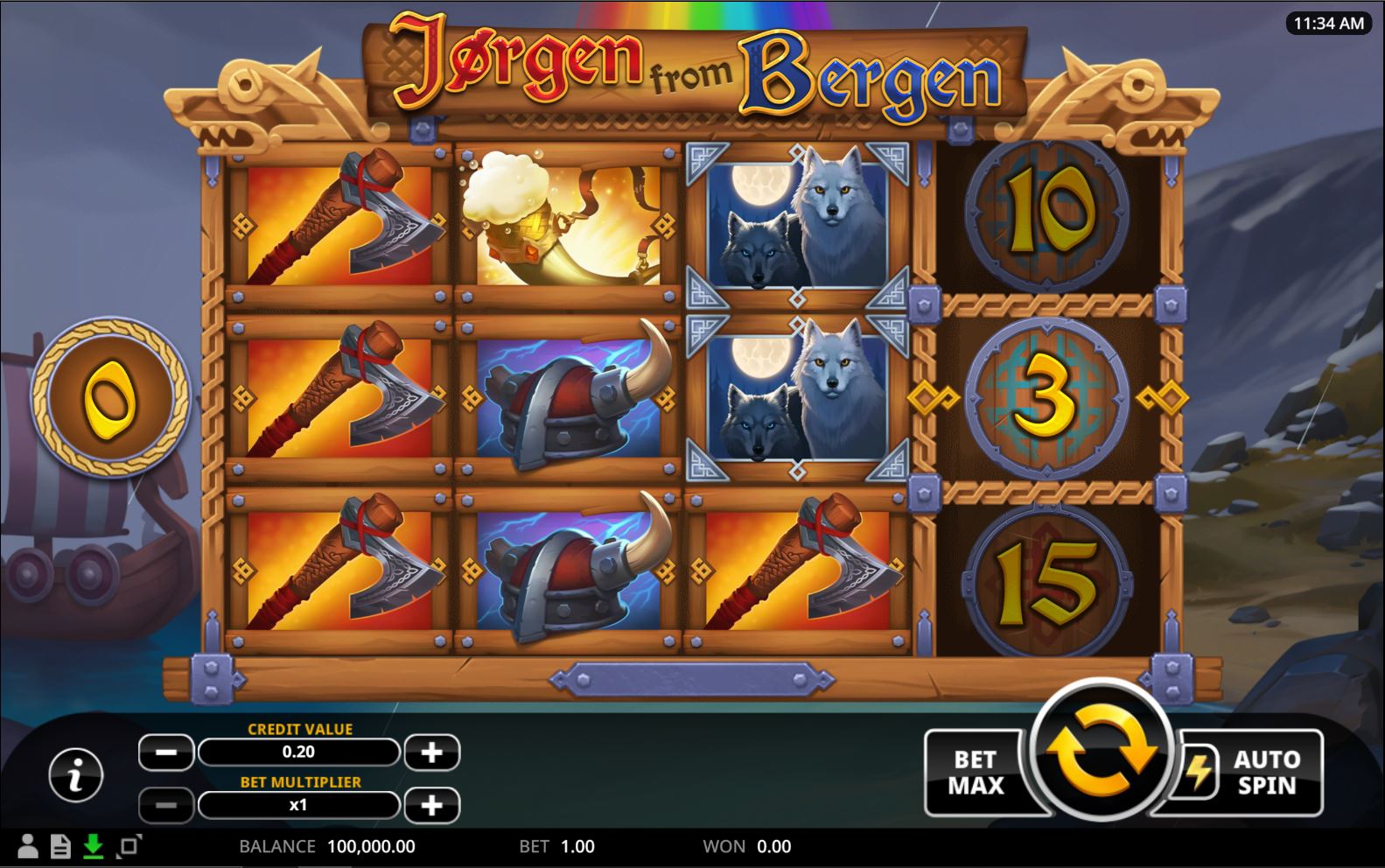Click the Credit Value 0.20 field
Image resolution: width=1385 pixels, height=868 pixels.
pos(298,752)
